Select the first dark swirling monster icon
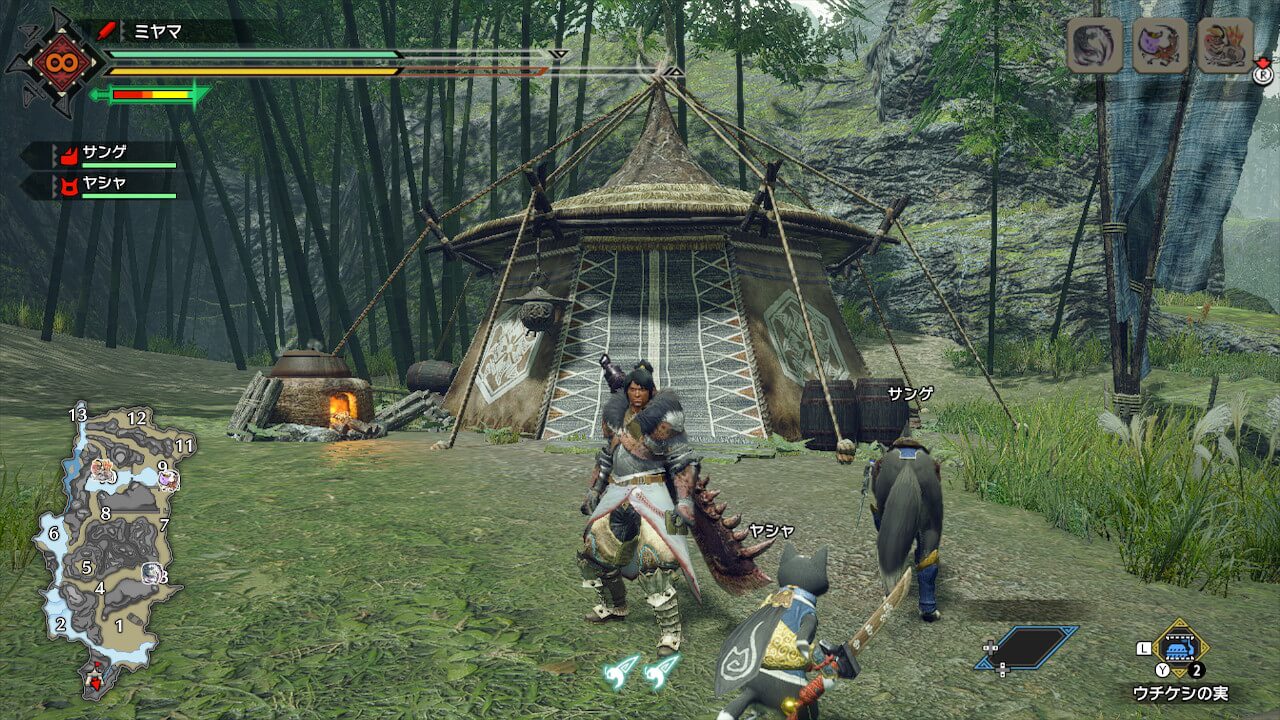This screenshot has width=1280, height=720. [1094, 45]
